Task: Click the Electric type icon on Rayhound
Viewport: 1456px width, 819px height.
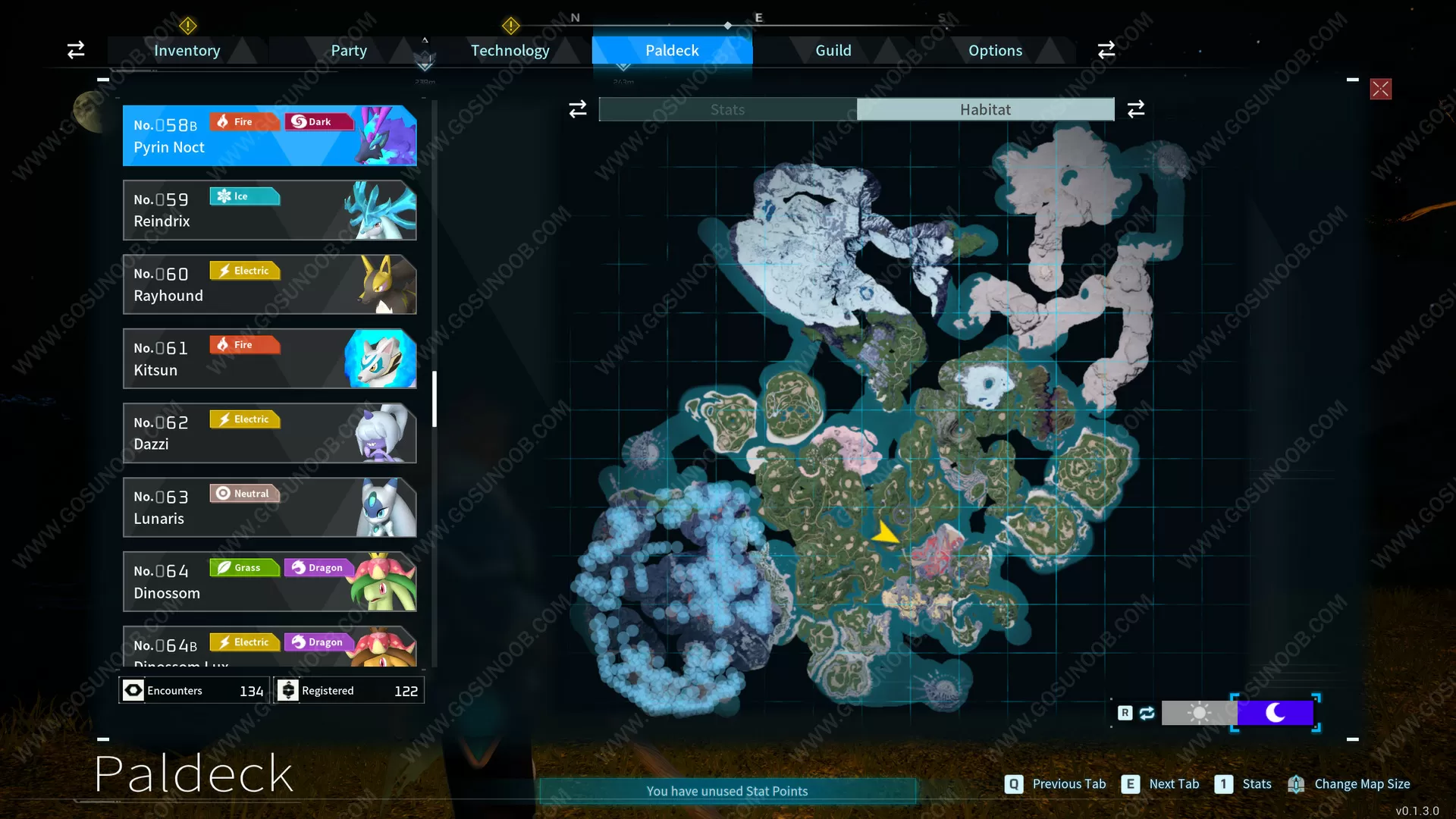Action: click(x=244, y=271)
